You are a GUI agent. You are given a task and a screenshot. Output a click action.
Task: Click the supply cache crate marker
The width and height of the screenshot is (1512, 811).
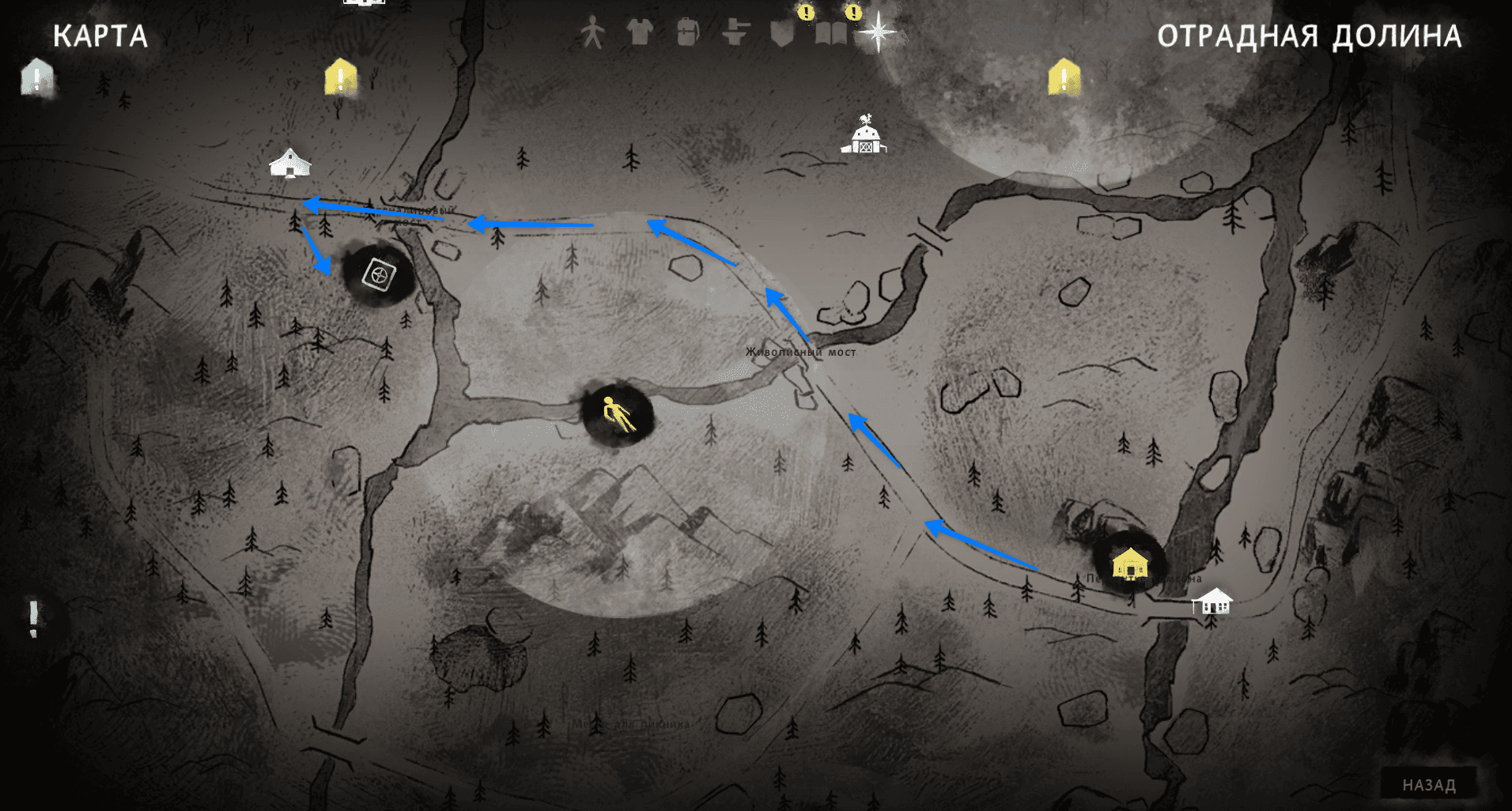point(378,275)
